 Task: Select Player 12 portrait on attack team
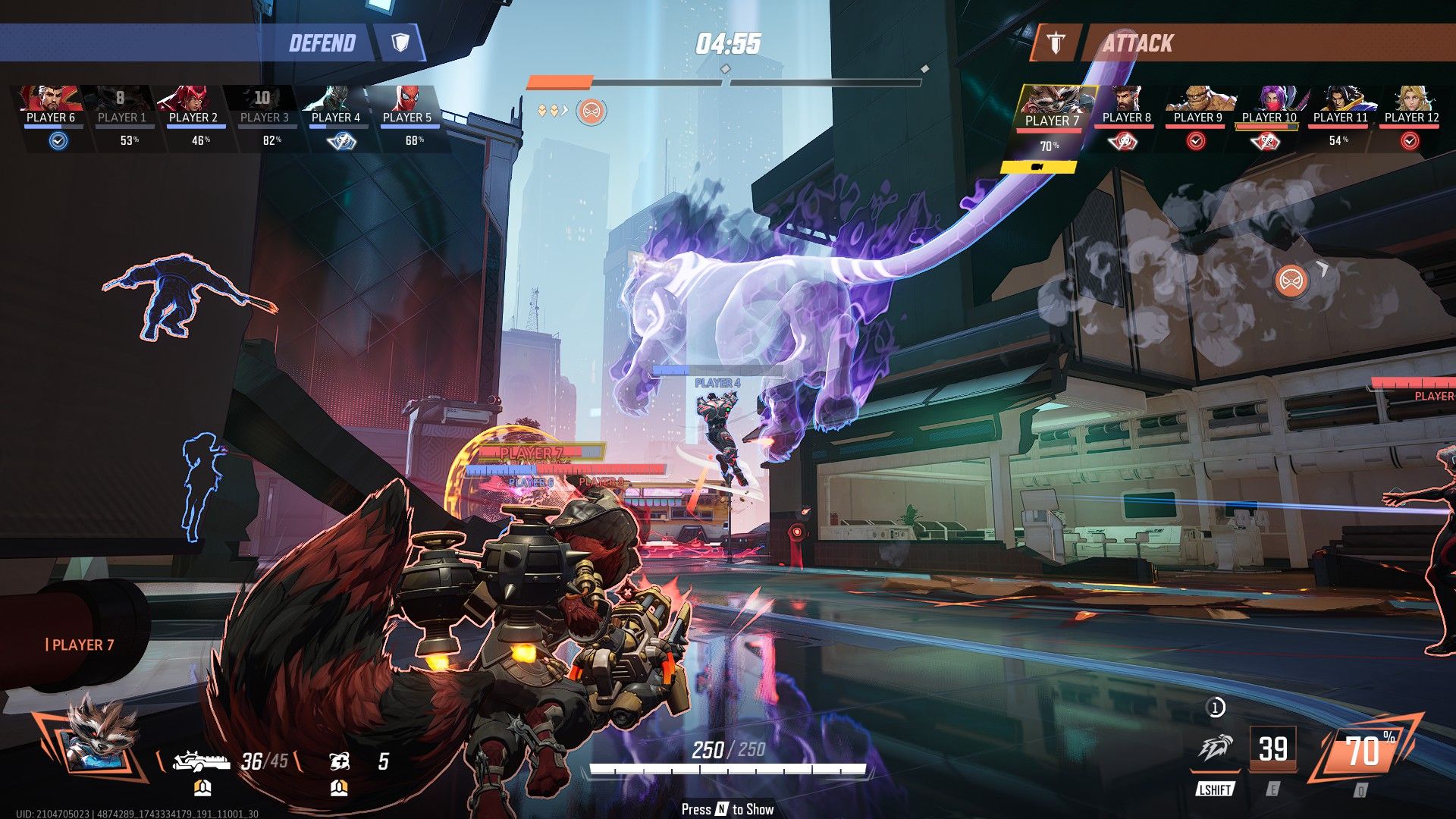1411,99
